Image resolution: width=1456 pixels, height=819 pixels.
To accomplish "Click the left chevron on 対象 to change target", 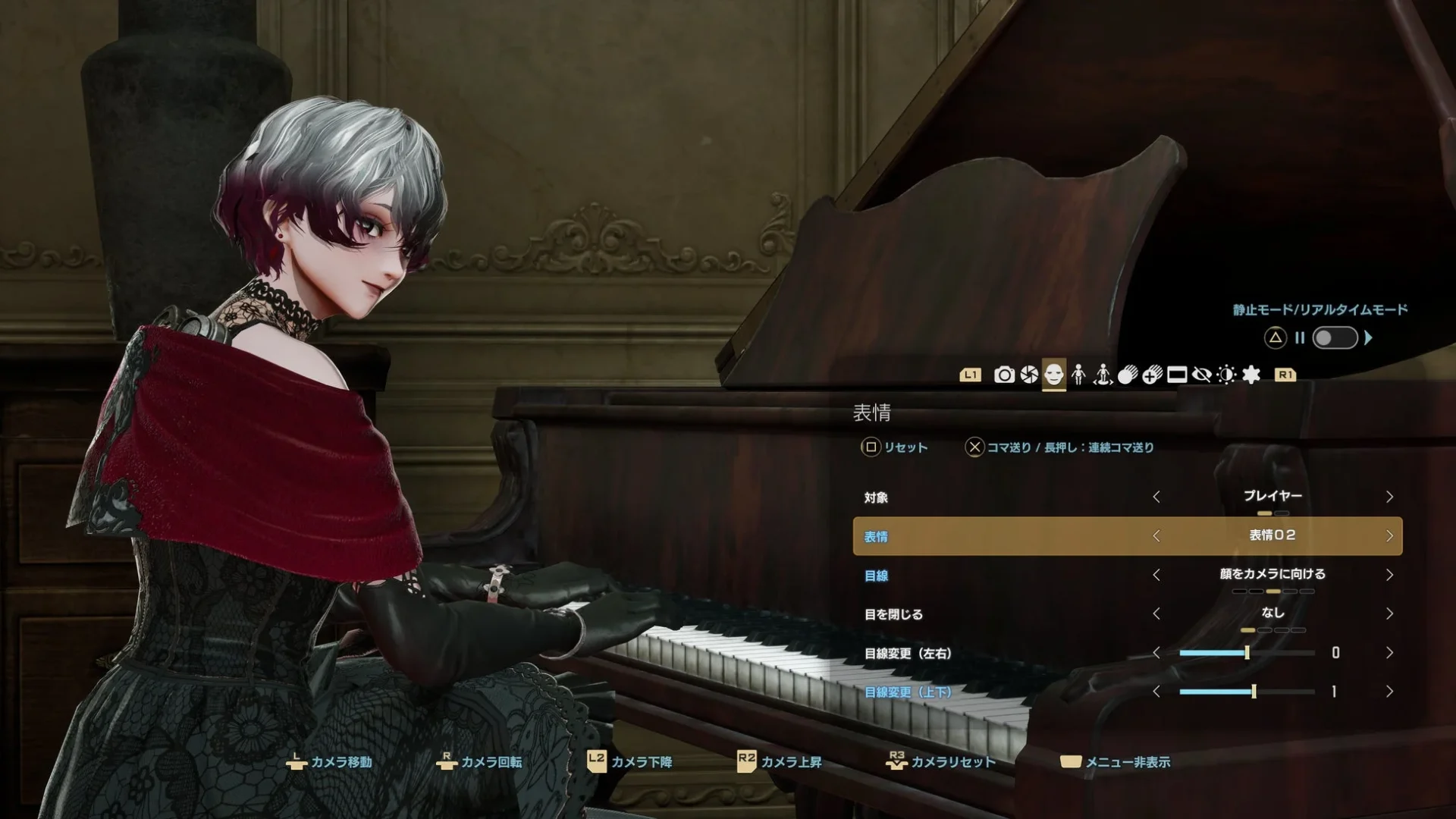I will coord(1157,497).
